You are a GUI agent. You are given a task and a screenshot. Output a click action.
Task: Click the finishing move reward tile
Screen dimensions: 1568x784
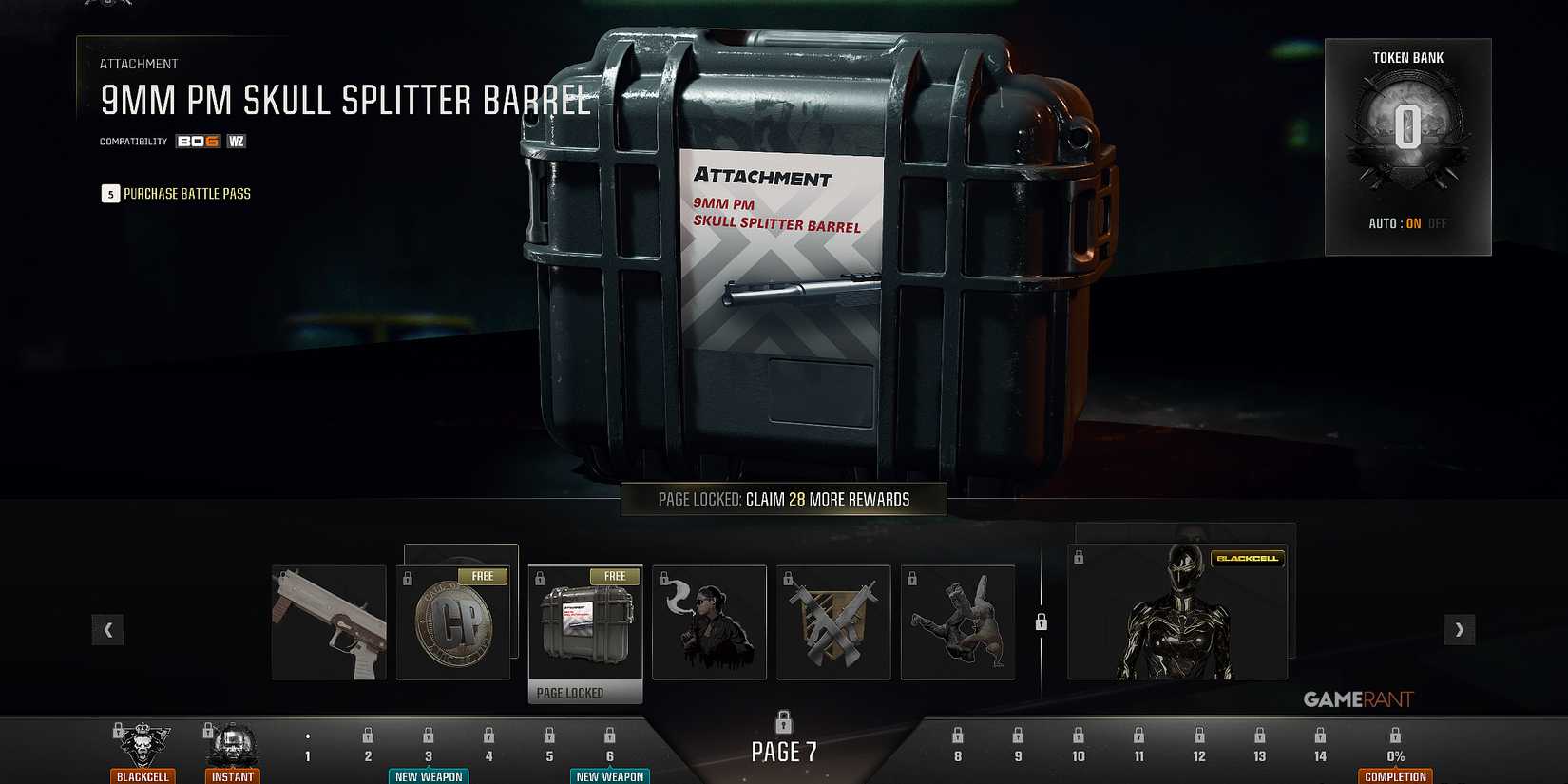click(958, 622)
